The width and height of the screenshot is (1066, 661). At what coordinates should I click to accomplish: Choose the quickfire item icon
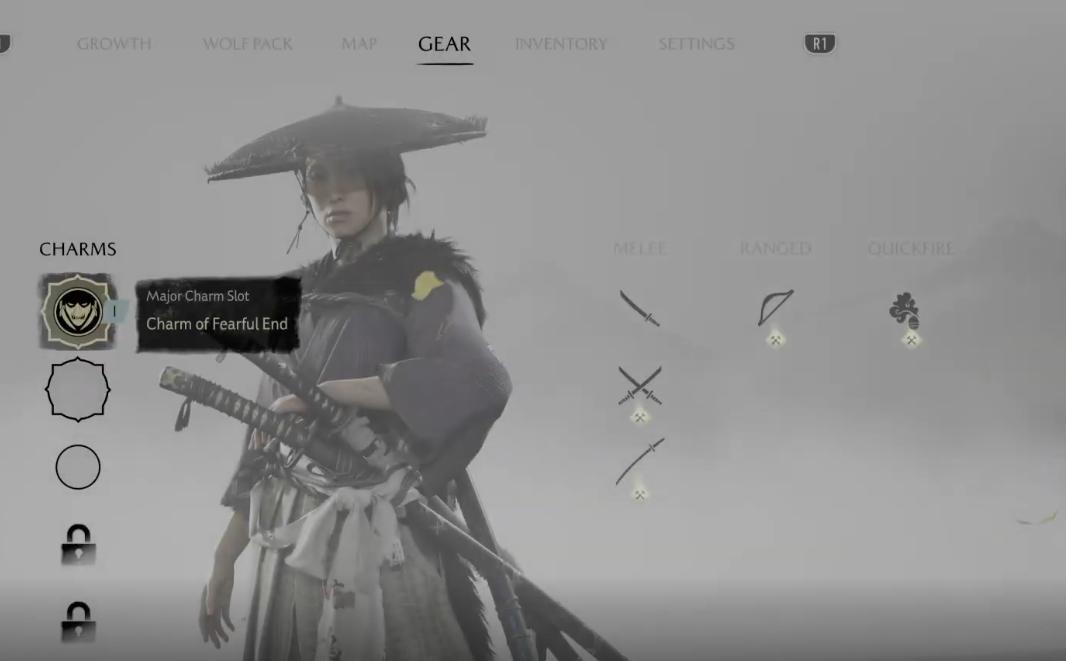905,311
